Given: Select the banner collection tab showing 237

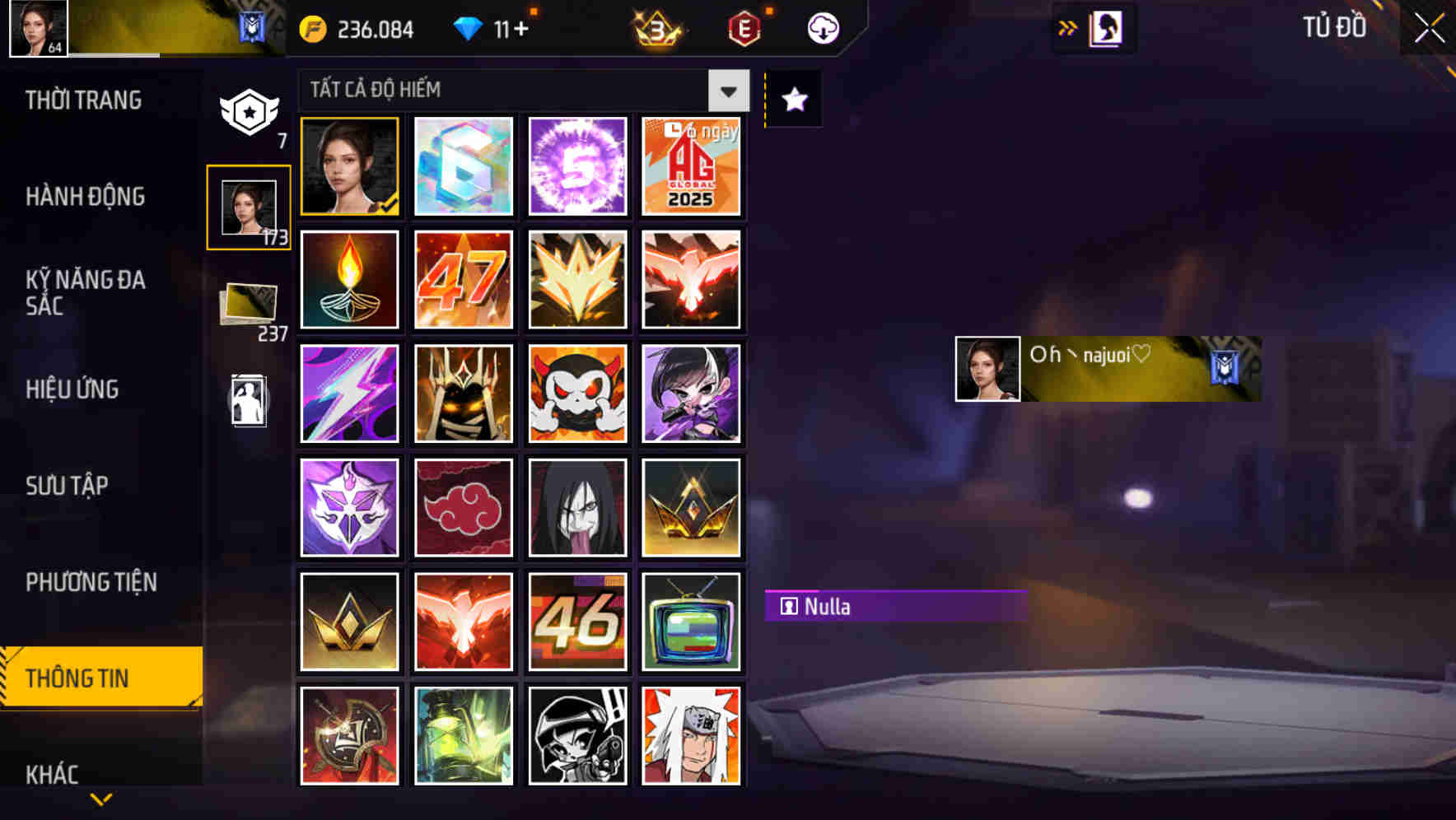Looking at the screenshot, I should pyautogui.click(x=249, y=301).
